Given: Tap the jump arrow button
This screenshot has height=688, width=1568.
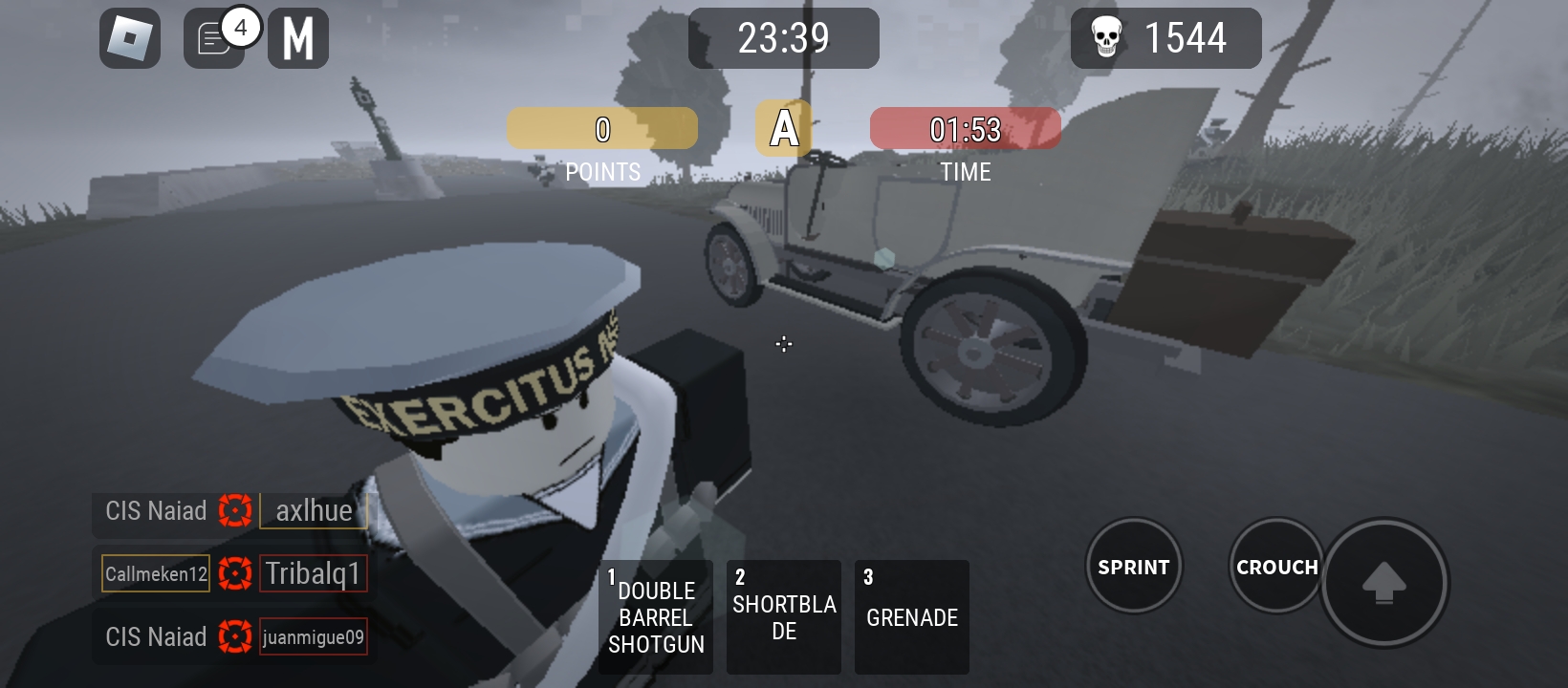Looking at the screenshot, I should [1383, 582].
